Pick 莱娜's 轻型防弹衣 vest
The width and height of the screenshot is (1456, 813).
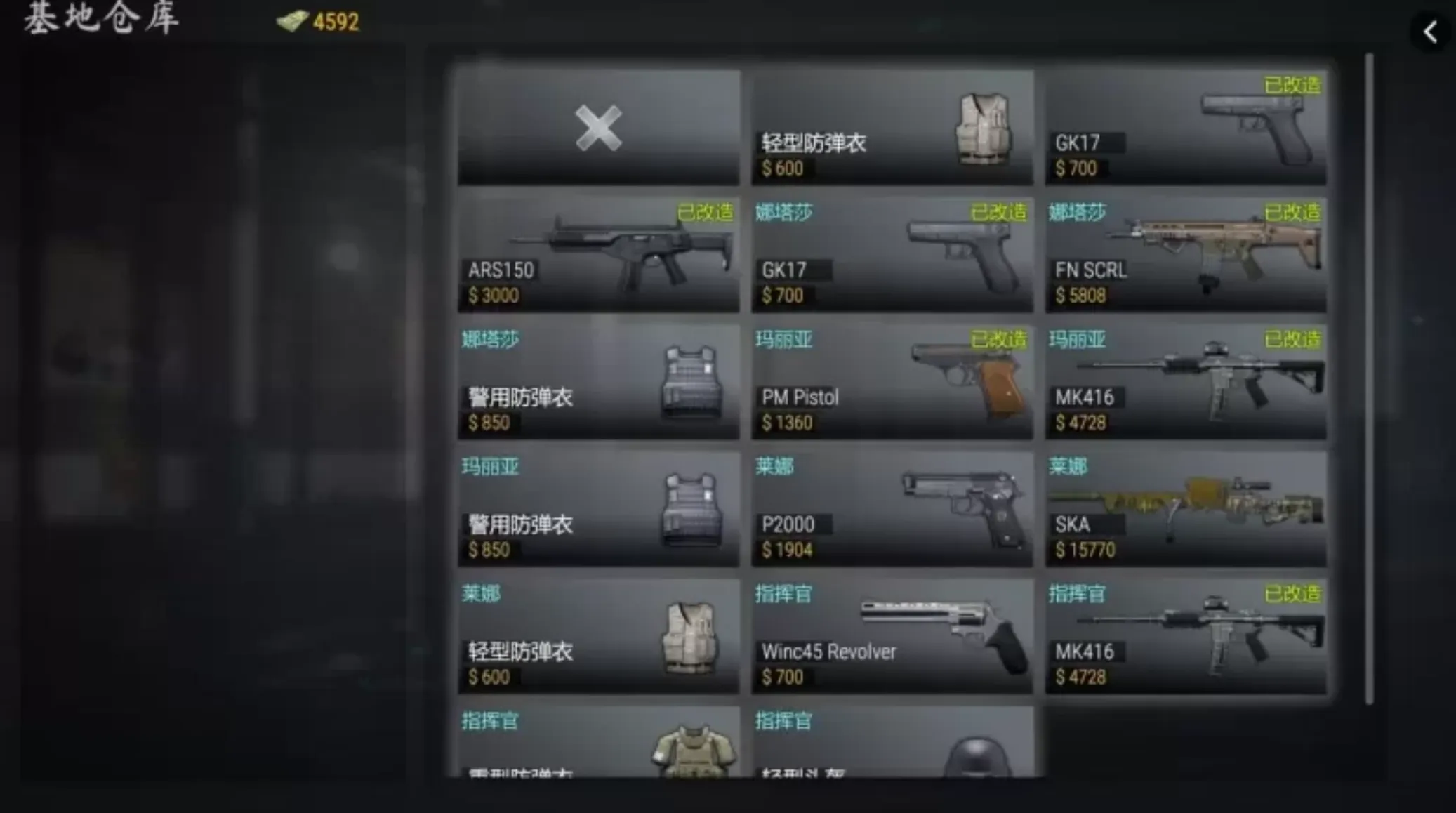coord(598,636)
